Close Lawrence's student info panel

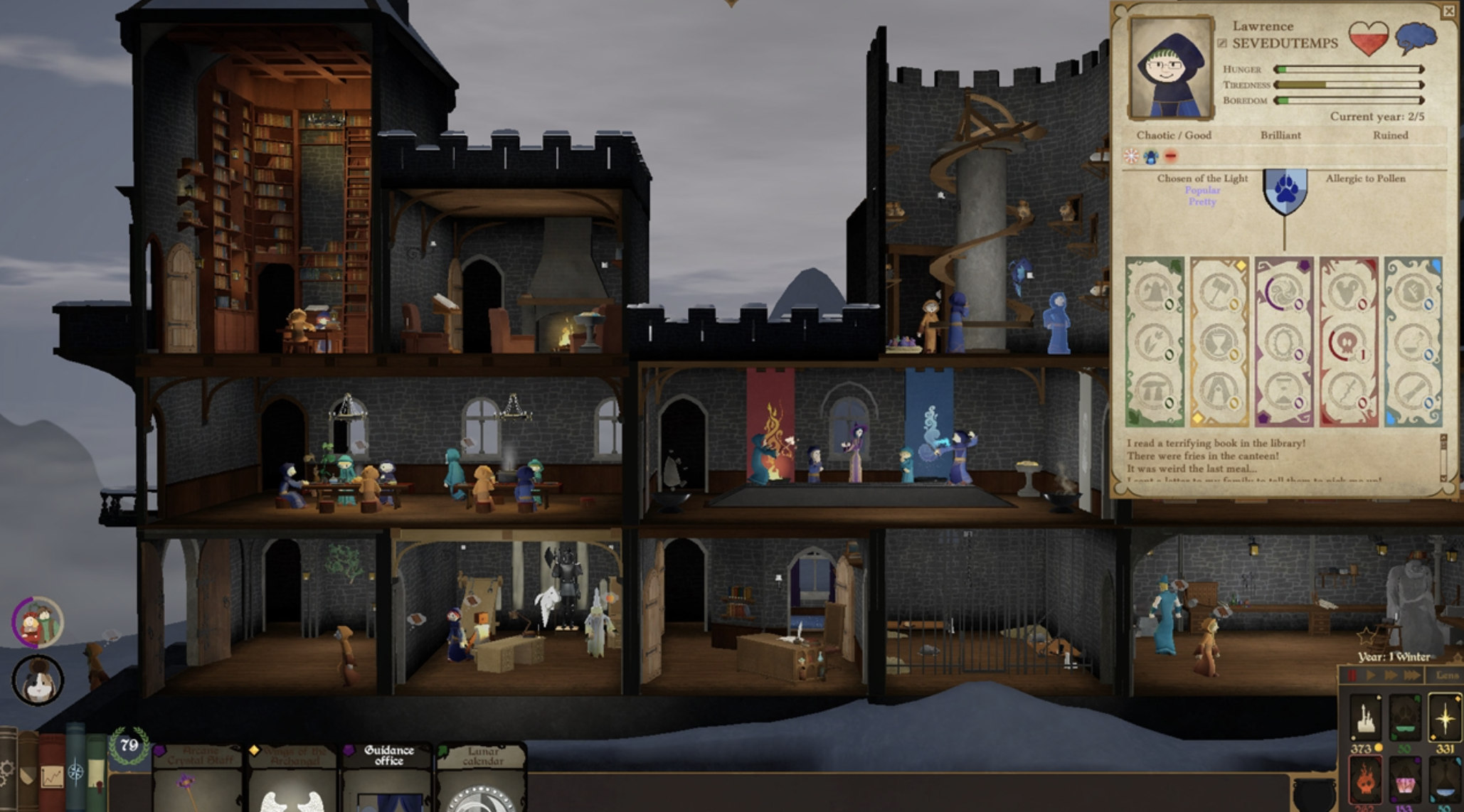pyautogui.click(x=1448, y=11)
